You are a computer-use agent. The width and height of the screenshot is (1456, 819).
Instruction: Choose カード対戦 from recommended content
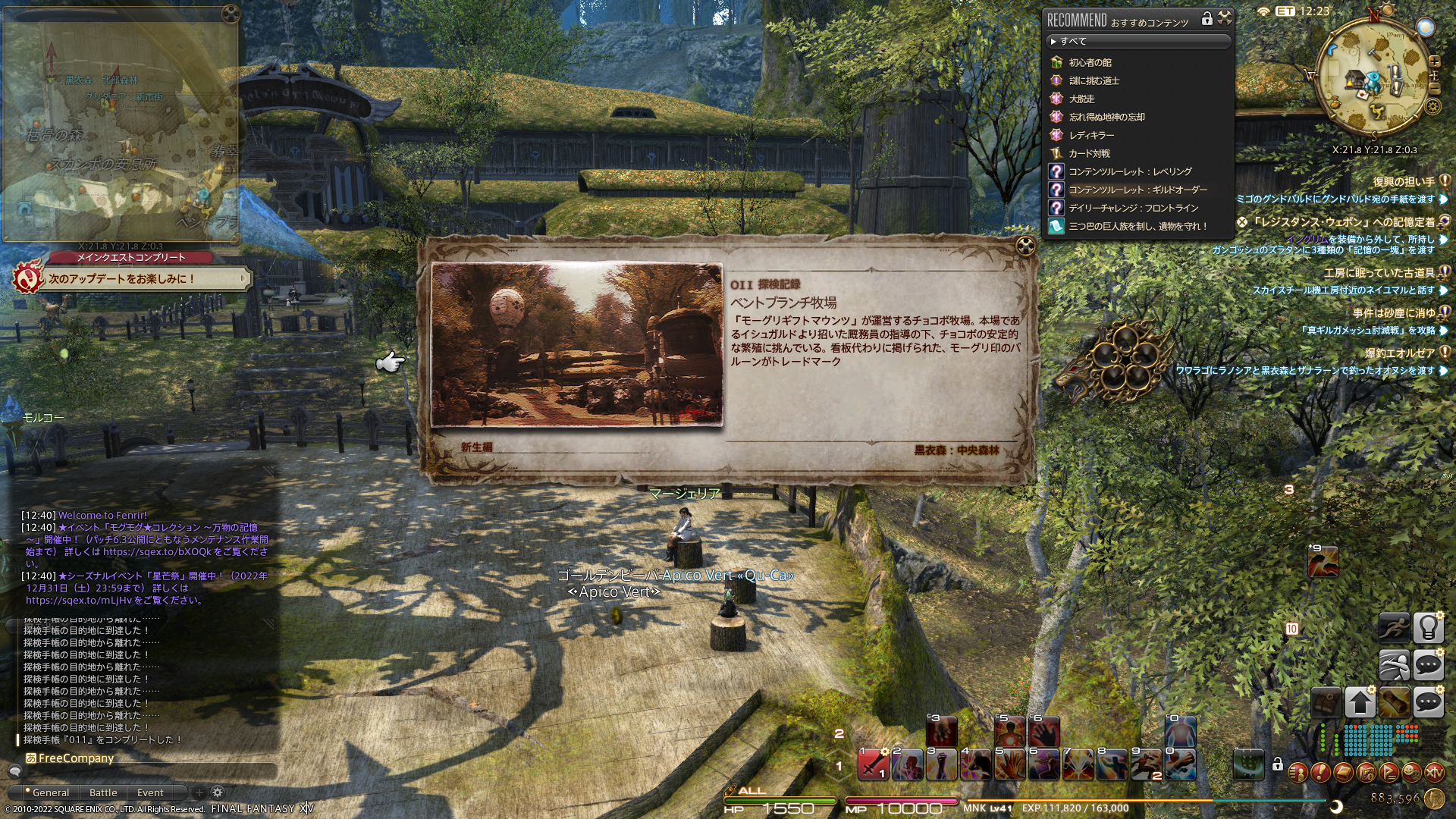1089,153
